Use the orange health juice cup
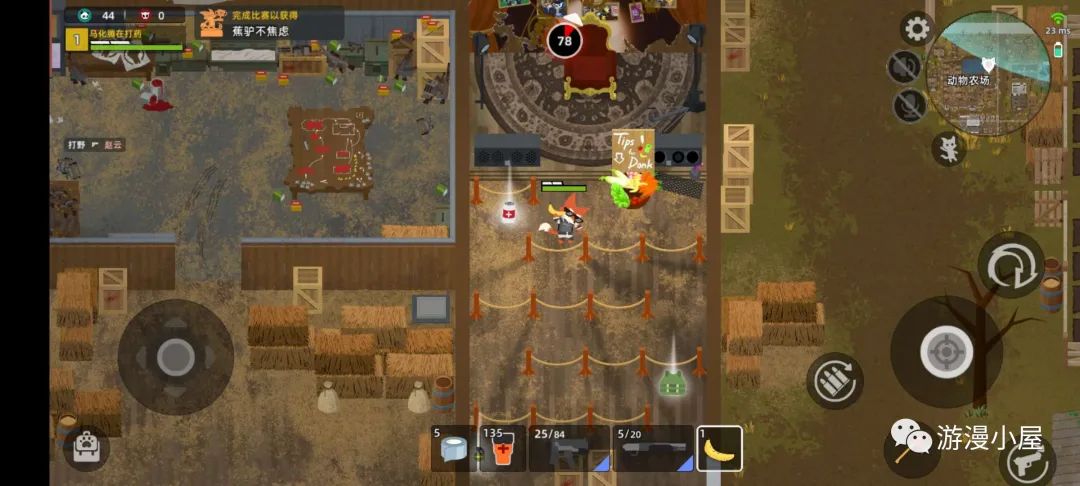The height and width of the screenshot is (486, 1080). pos(500,449)
